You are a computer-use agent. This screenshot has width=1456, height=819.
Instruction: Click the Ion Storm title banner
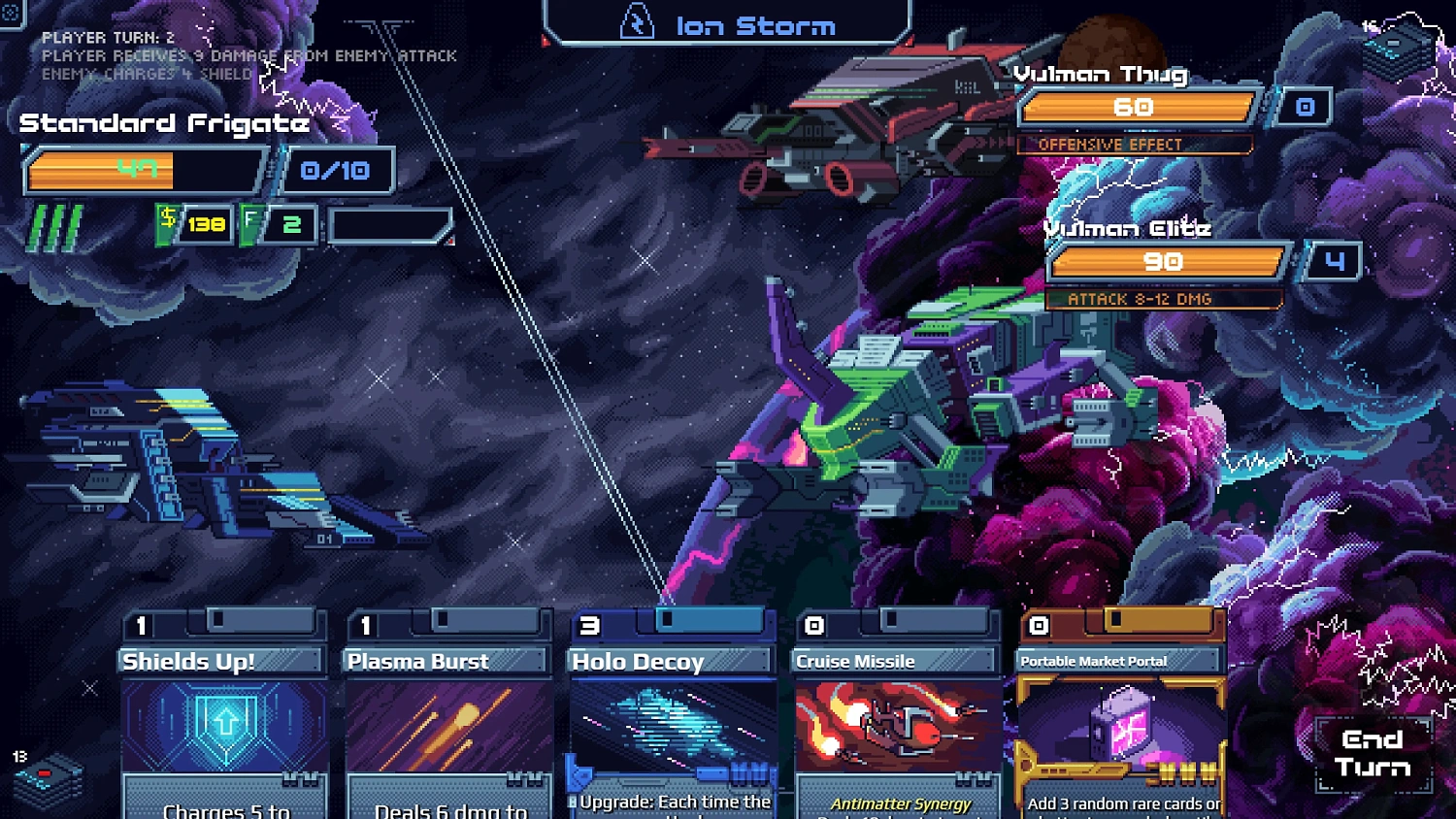point(755,24)
